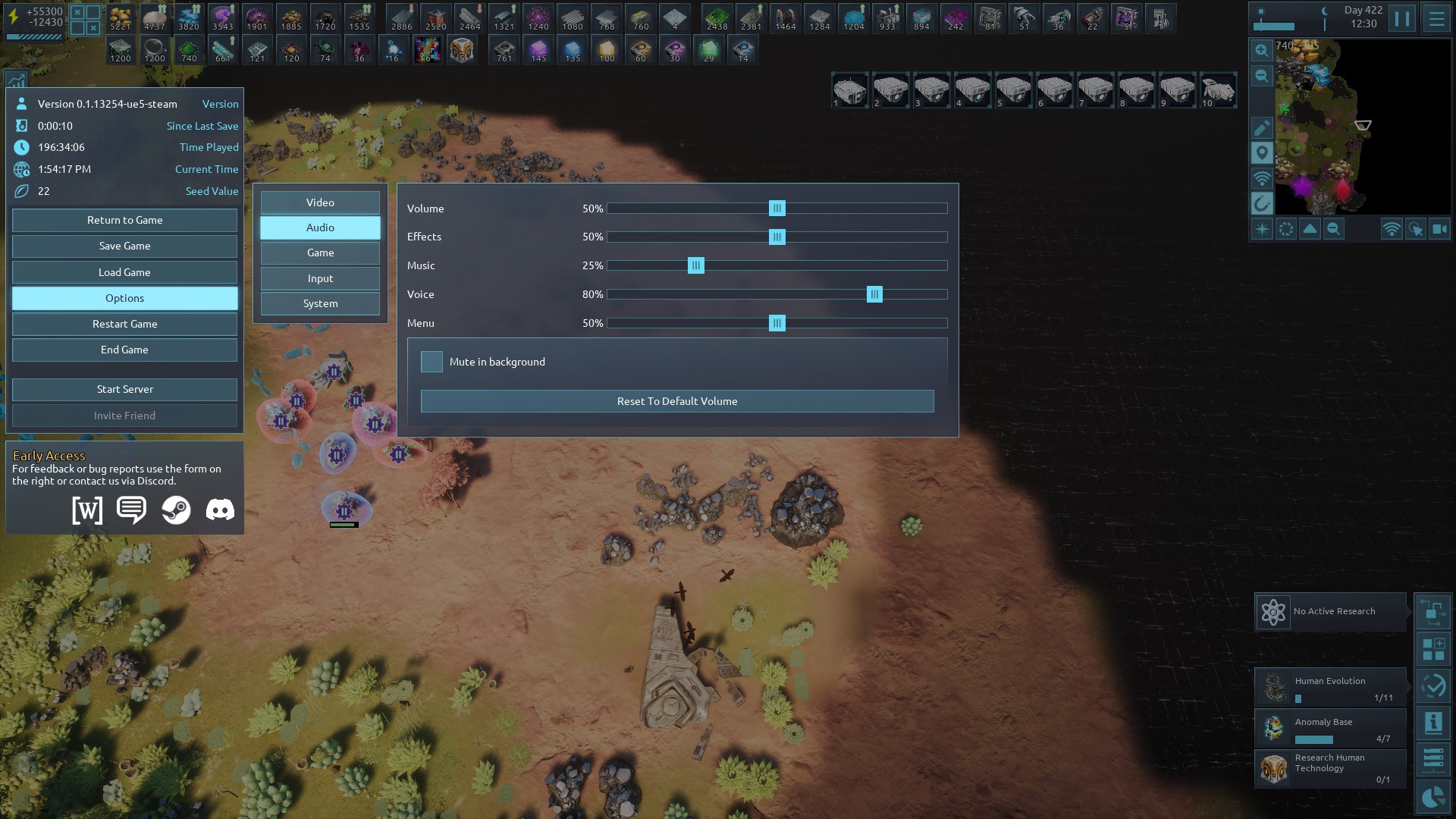Select End Game

(x=124, y=350)
